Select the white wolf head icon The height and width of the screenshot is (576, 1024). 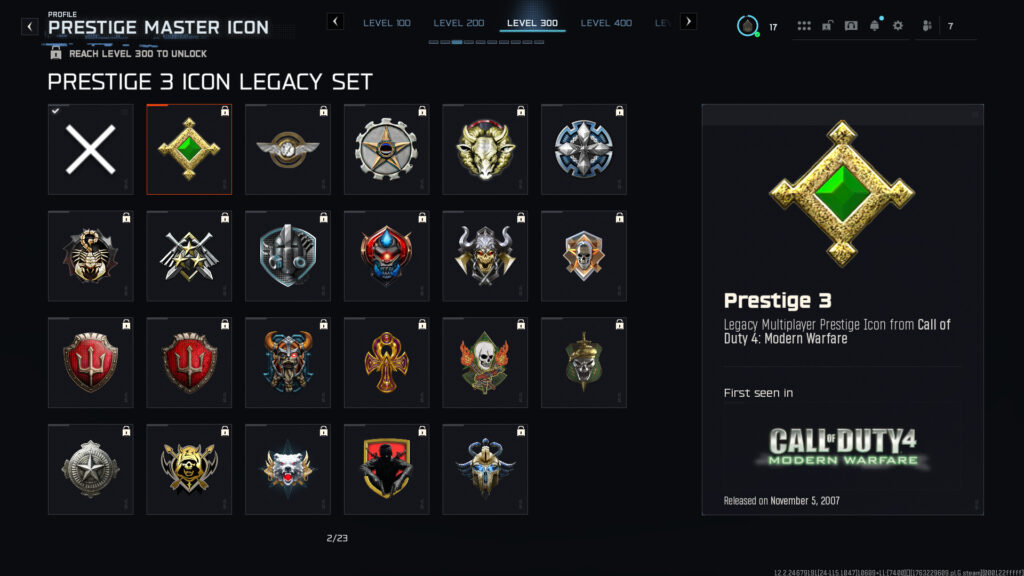click(288, 469)
